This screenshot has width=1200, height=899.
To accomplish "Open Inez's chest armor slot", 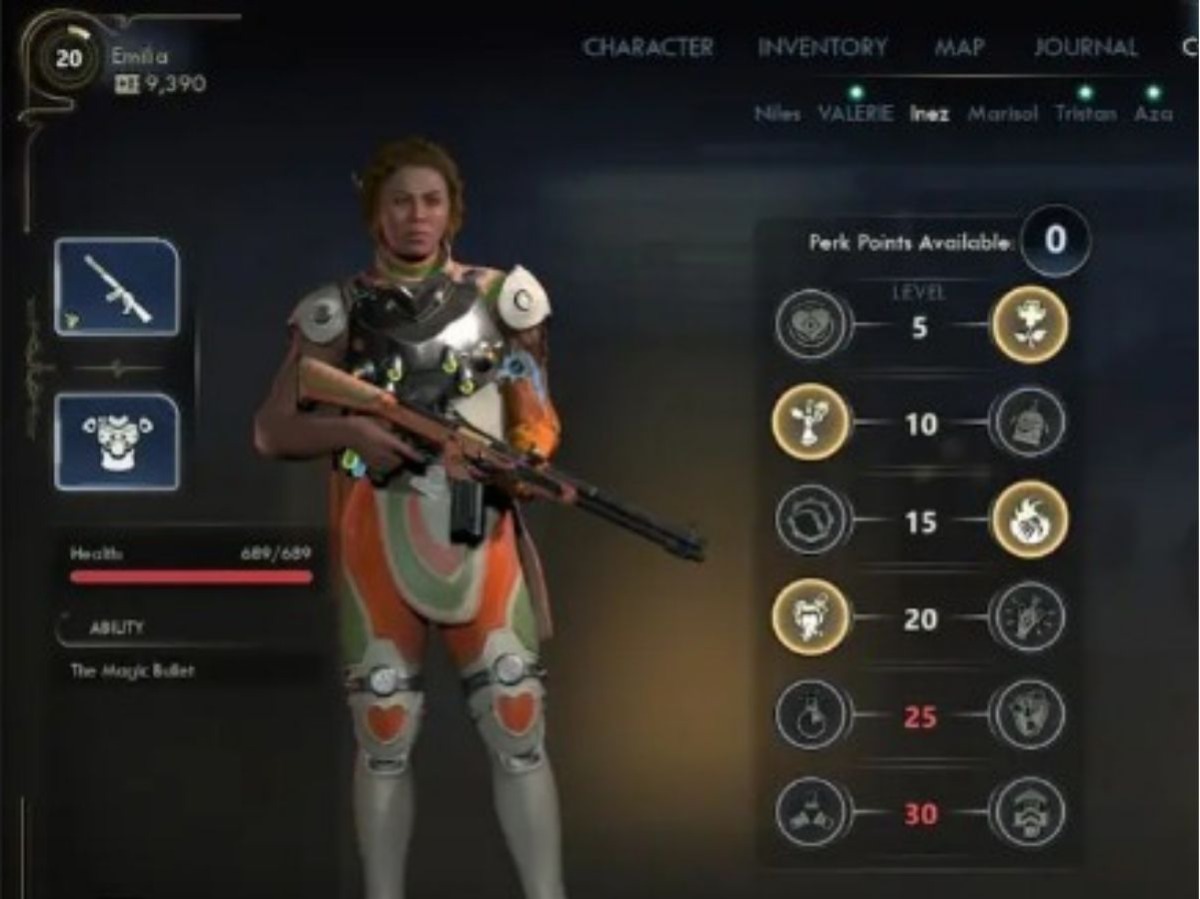I will tap(117, 441).
